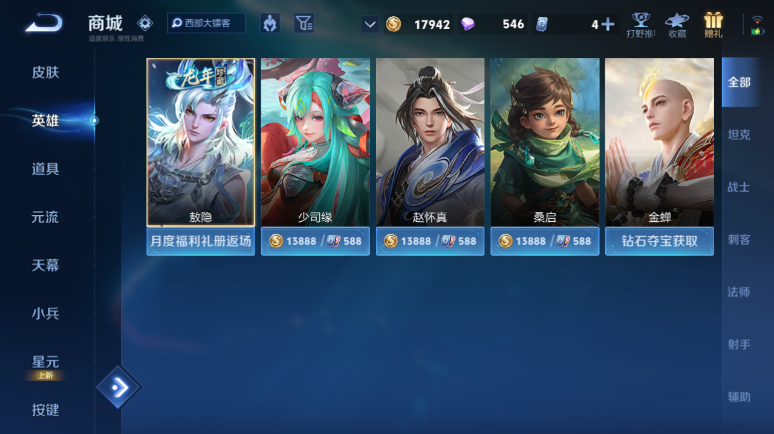The height and width of the screenshot is (434, 774).
Task: Open the 赠礼 gift icon
Action: [713, 24]
